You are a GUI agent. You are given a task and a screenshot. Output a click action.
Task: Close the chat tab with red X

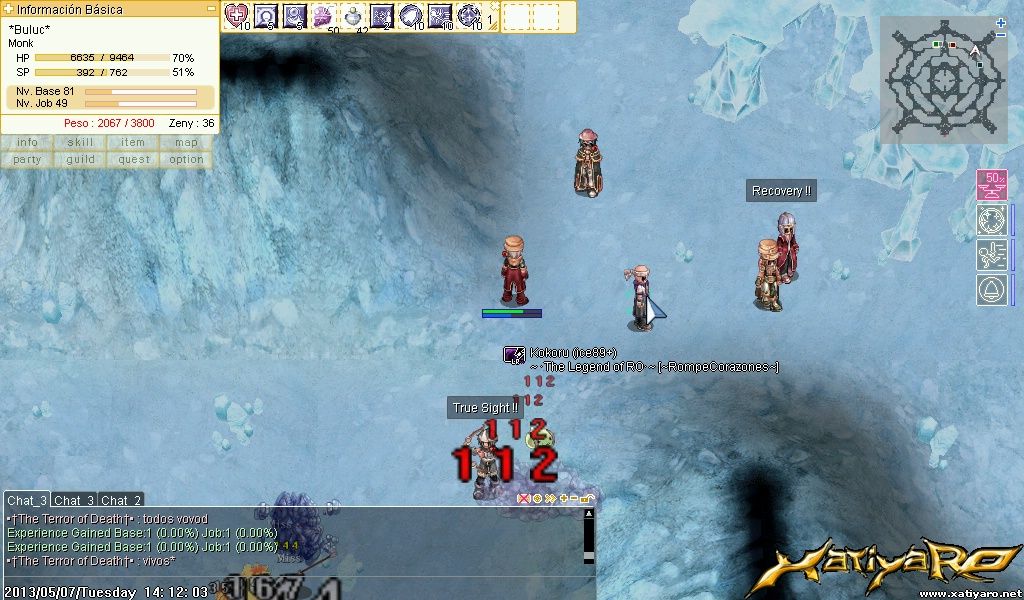coord(523,498)
